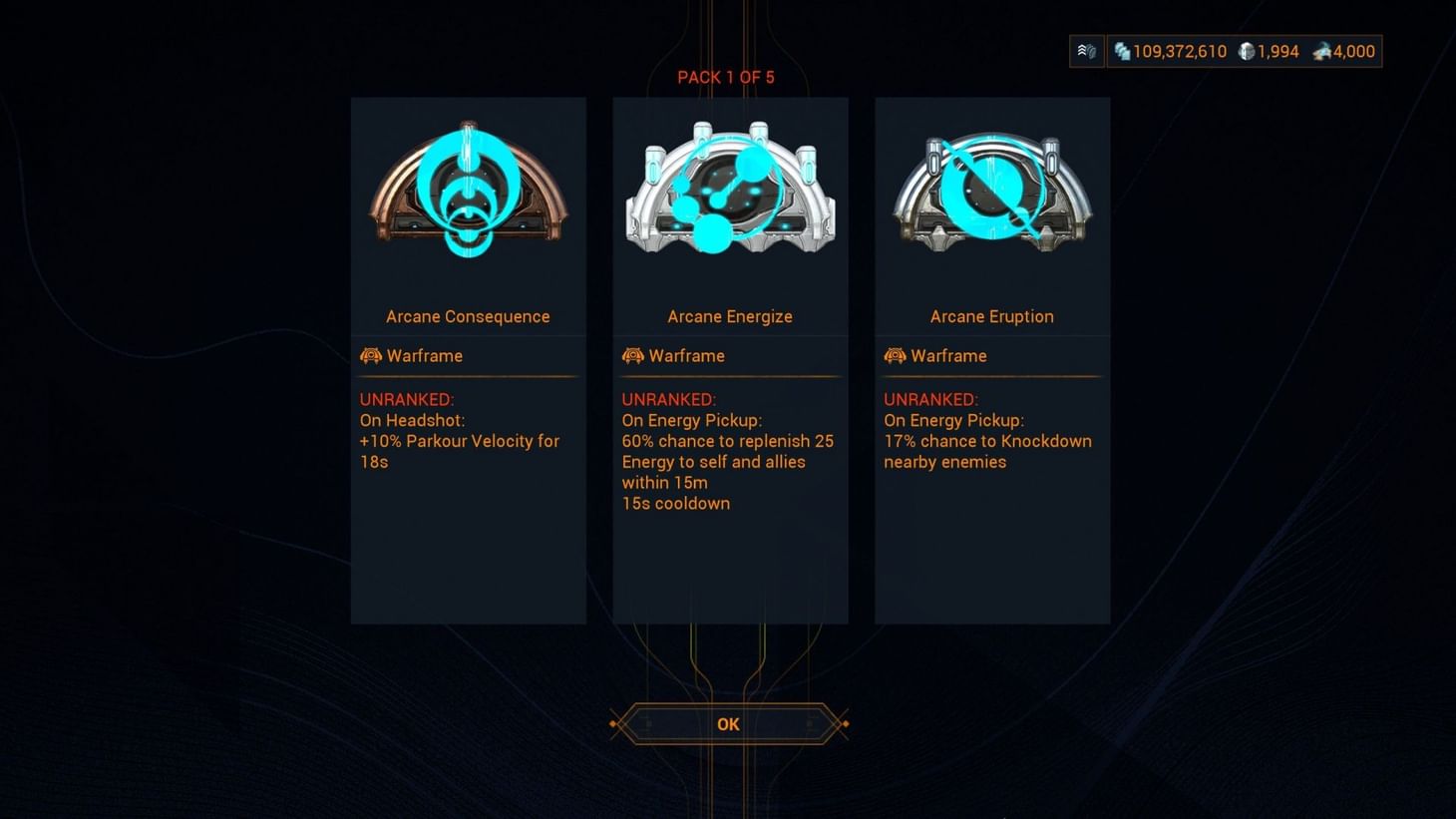The width and height of the screenshot is (1456, 819).
Task: Click the Arcane Energize emblem artwork
Action: [x=729, y=192]
